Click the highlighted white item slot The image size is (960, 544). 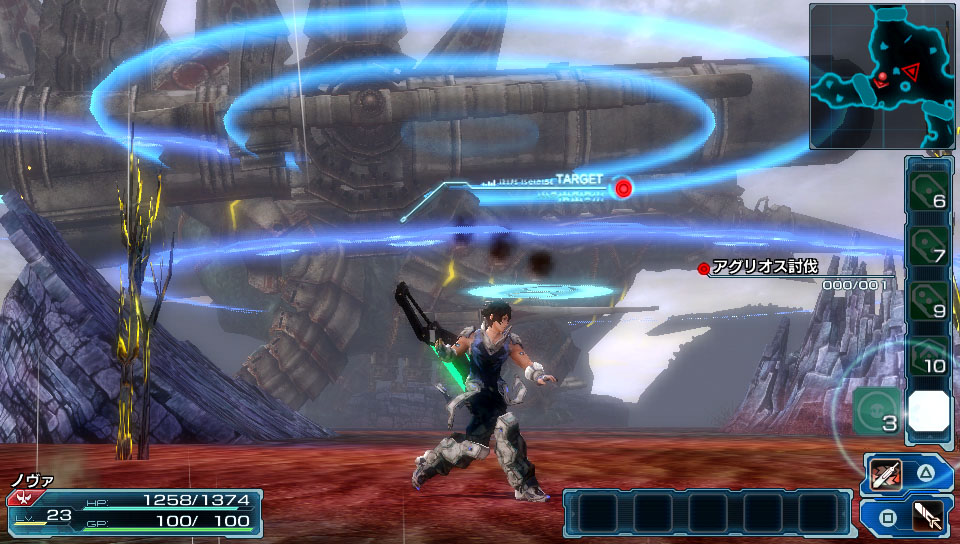929,411
